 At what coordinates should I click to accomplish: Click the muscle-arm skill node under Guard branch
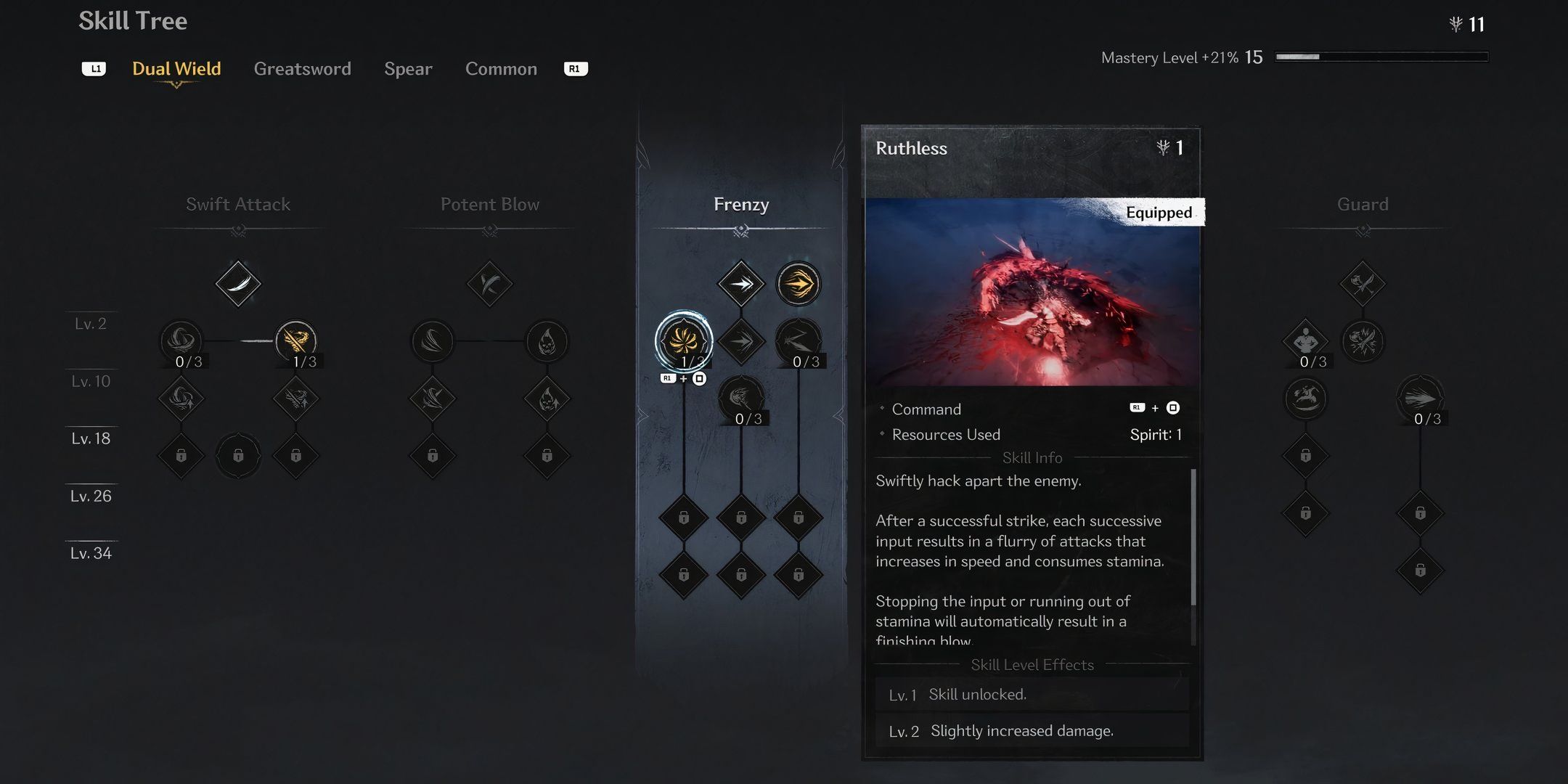[x=1307, y=341]
